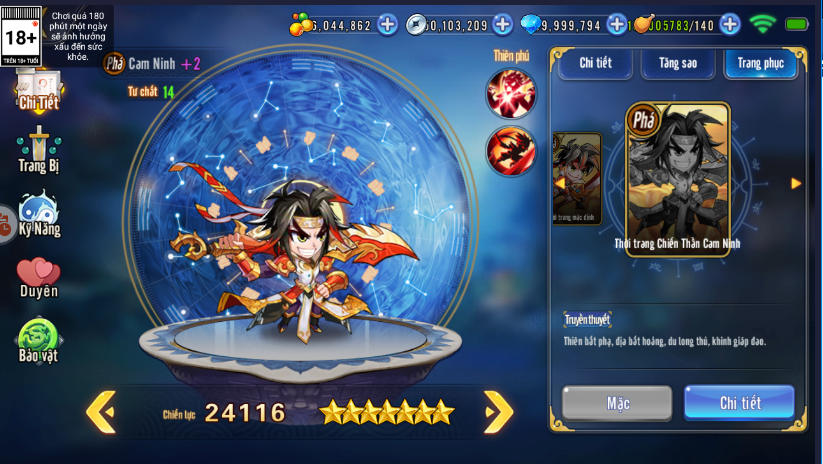Add silver coins with plus button
The height and width of the screenshot is (464, 823).
coord(502,24)
